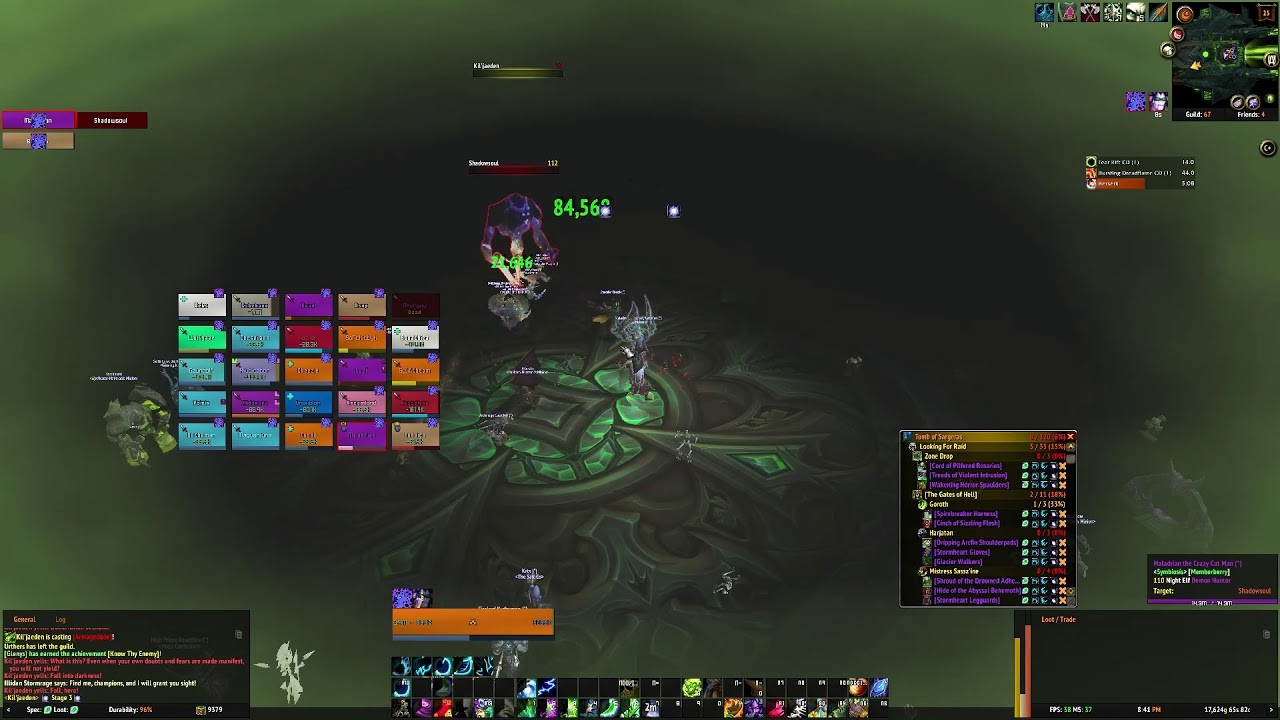Click the copy chat icon in the chat window
This screenshot has width=1280, height=720.
[x=238, y=634]
